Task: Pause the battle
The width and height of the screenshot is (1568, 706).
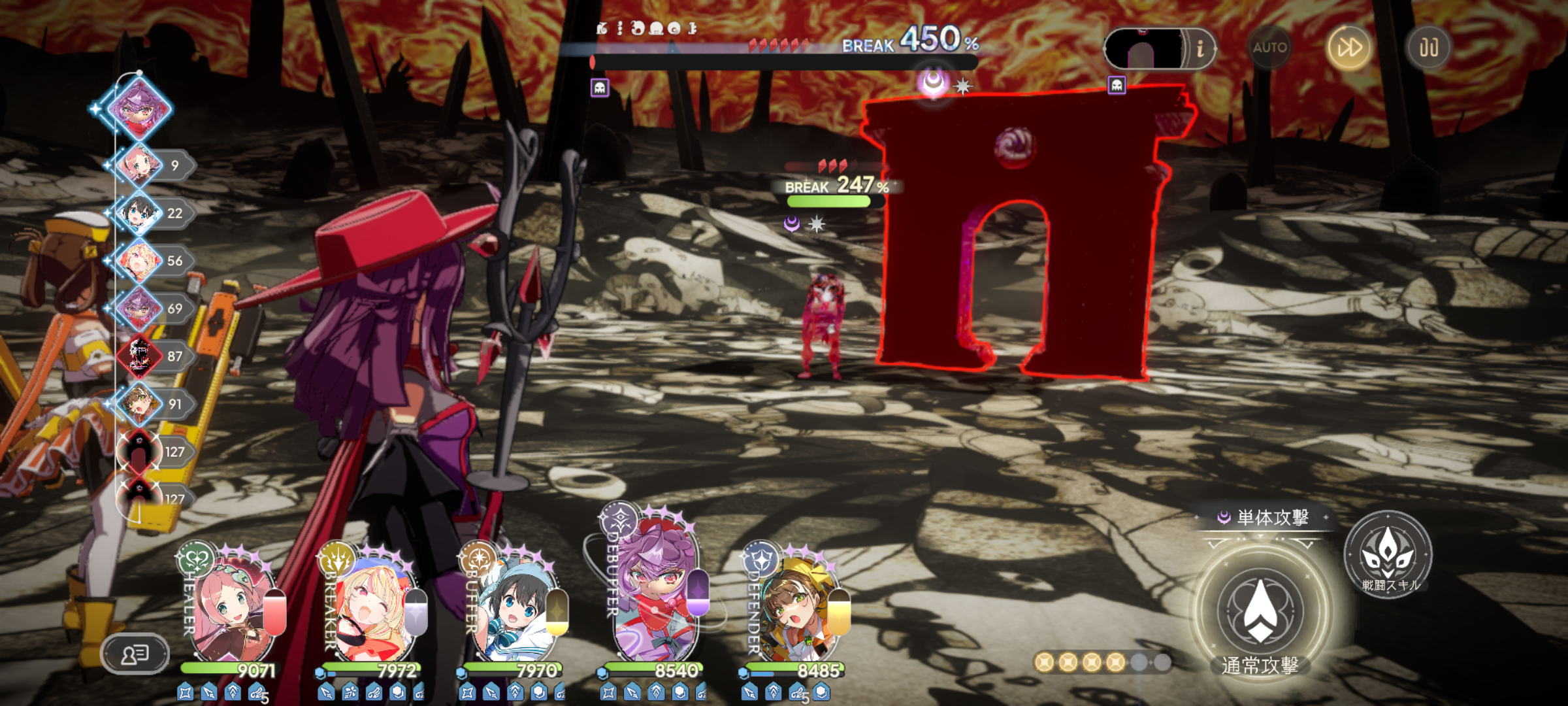Action: 1428,48
